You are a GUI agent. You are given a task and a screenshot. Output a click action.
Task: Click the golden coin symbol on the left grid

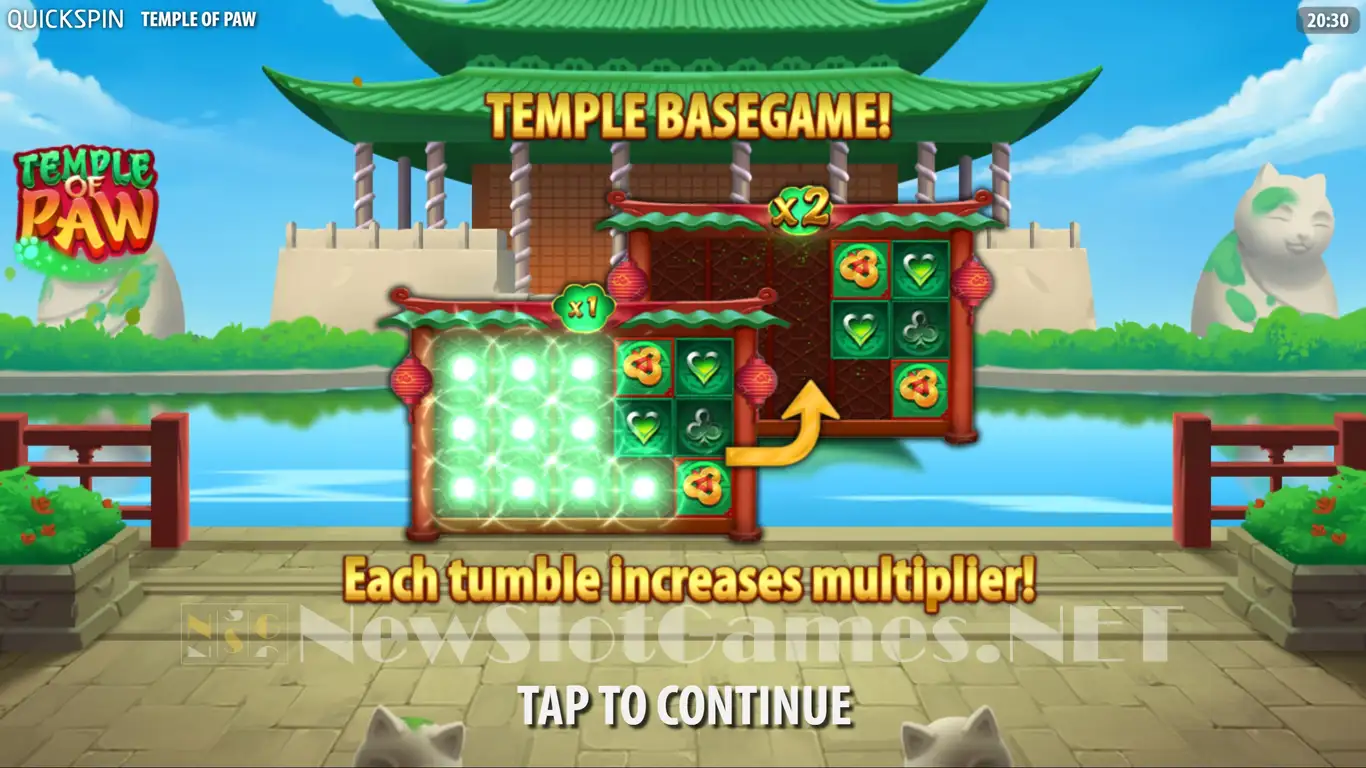tap(642, 368)
